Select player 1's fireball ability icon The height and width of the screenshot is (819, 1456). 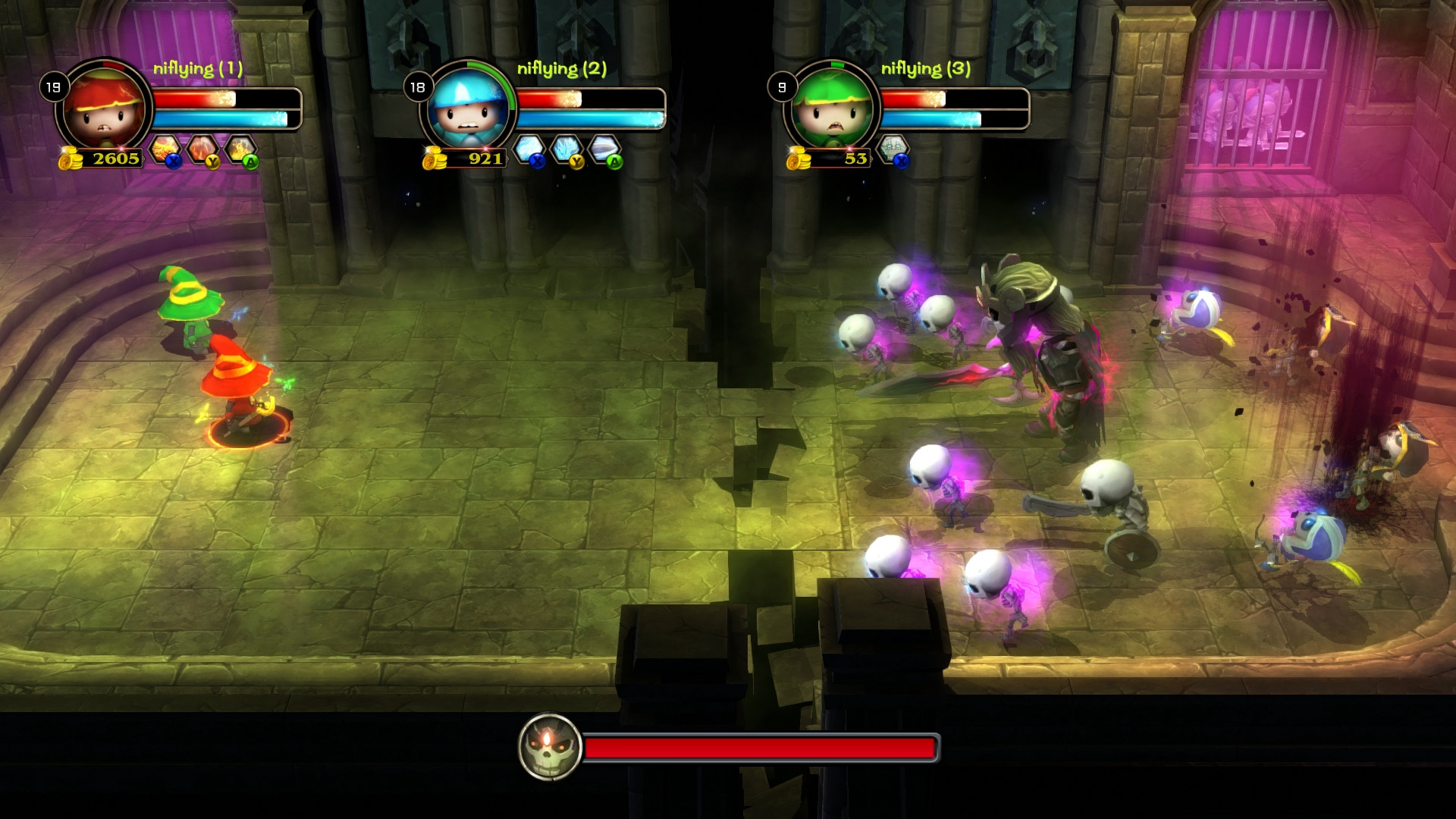click(163, 146)
